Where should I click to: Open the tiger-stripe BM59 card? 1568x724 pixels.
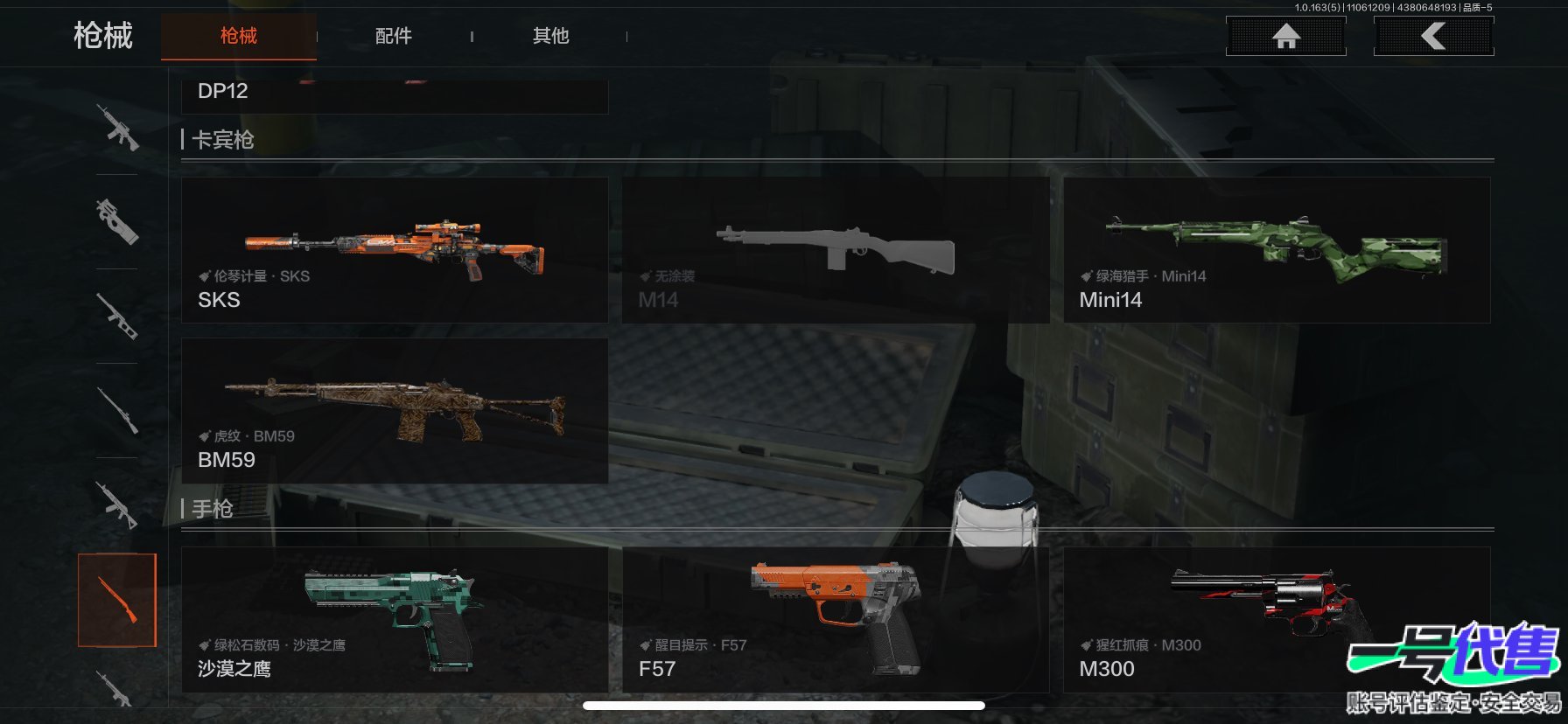point(395,411)
